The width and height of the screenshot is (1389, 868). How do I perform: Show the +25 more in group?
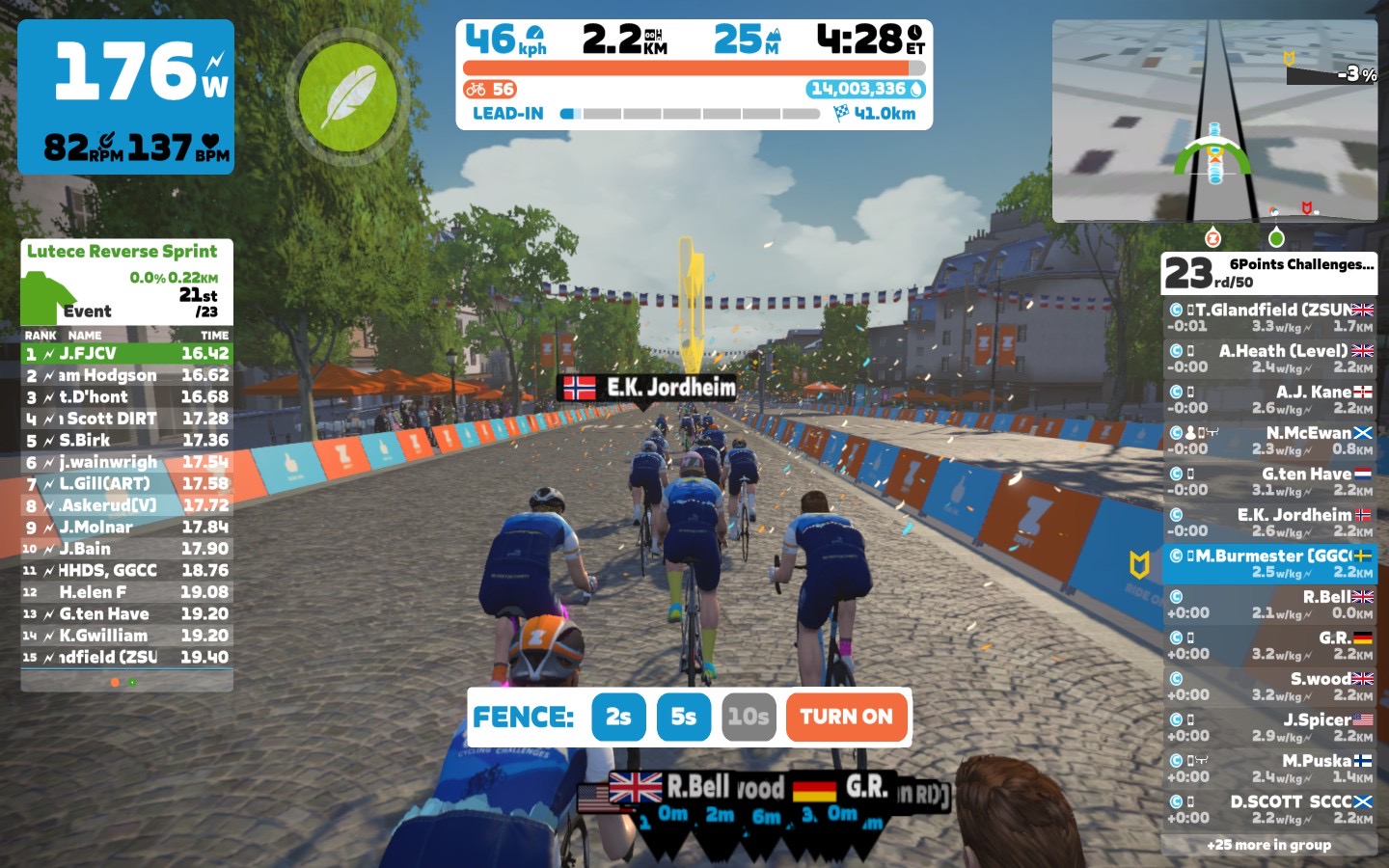click(1269, 845)
